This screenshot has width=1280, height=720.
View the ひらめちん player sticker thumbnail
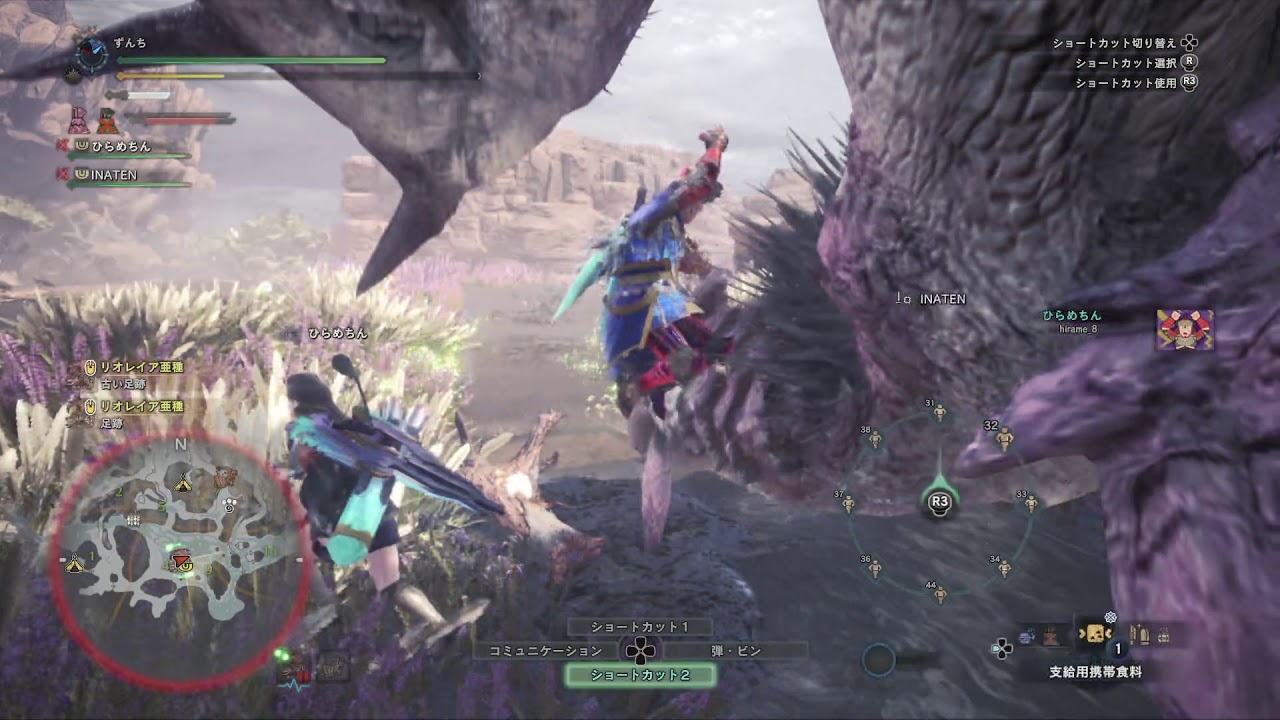[1185, 330]
